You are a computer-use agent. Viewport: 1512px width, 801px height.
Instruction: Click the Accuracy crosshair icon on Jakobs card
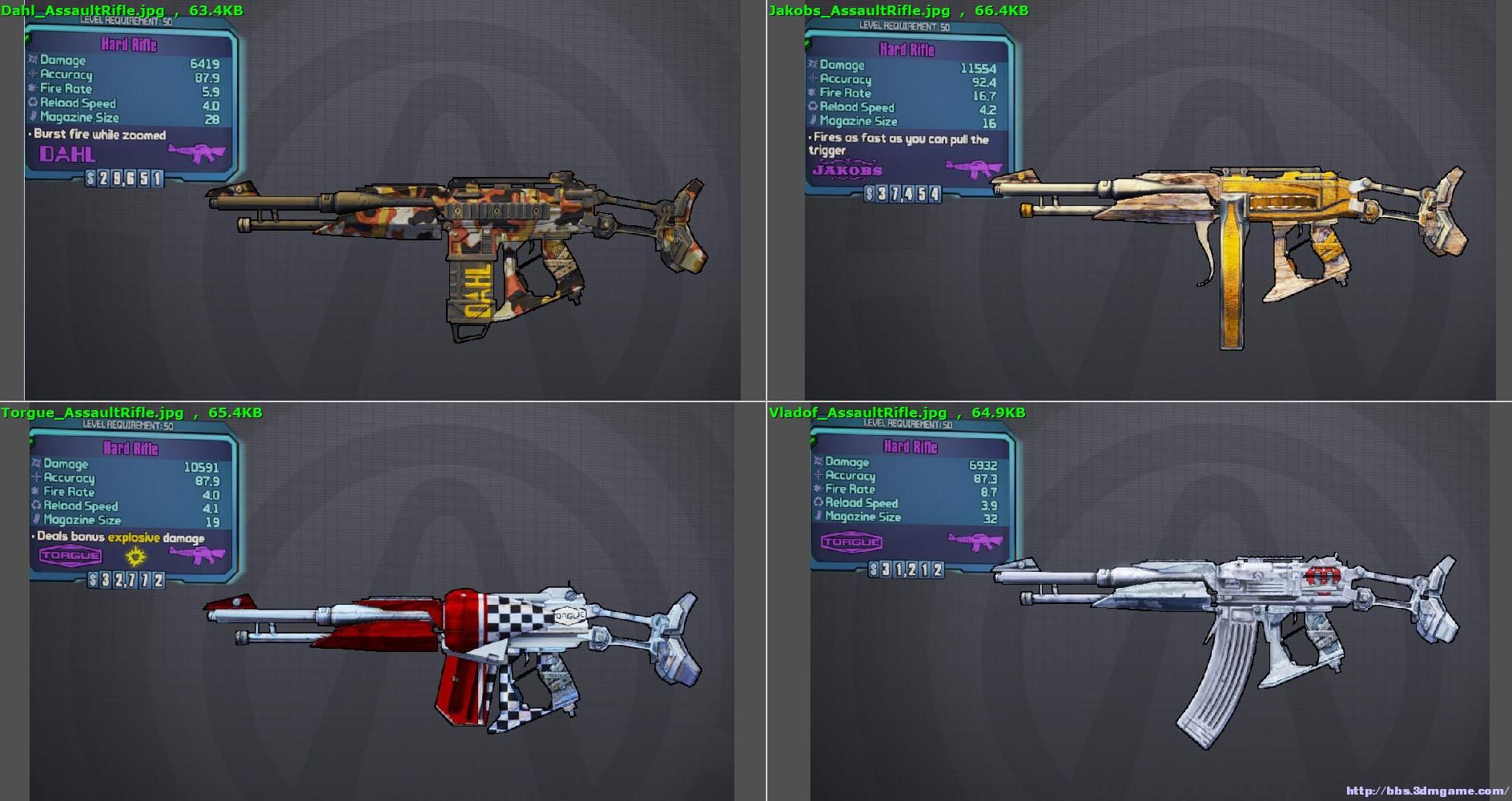pyautogui.click(x=811, y=79)
